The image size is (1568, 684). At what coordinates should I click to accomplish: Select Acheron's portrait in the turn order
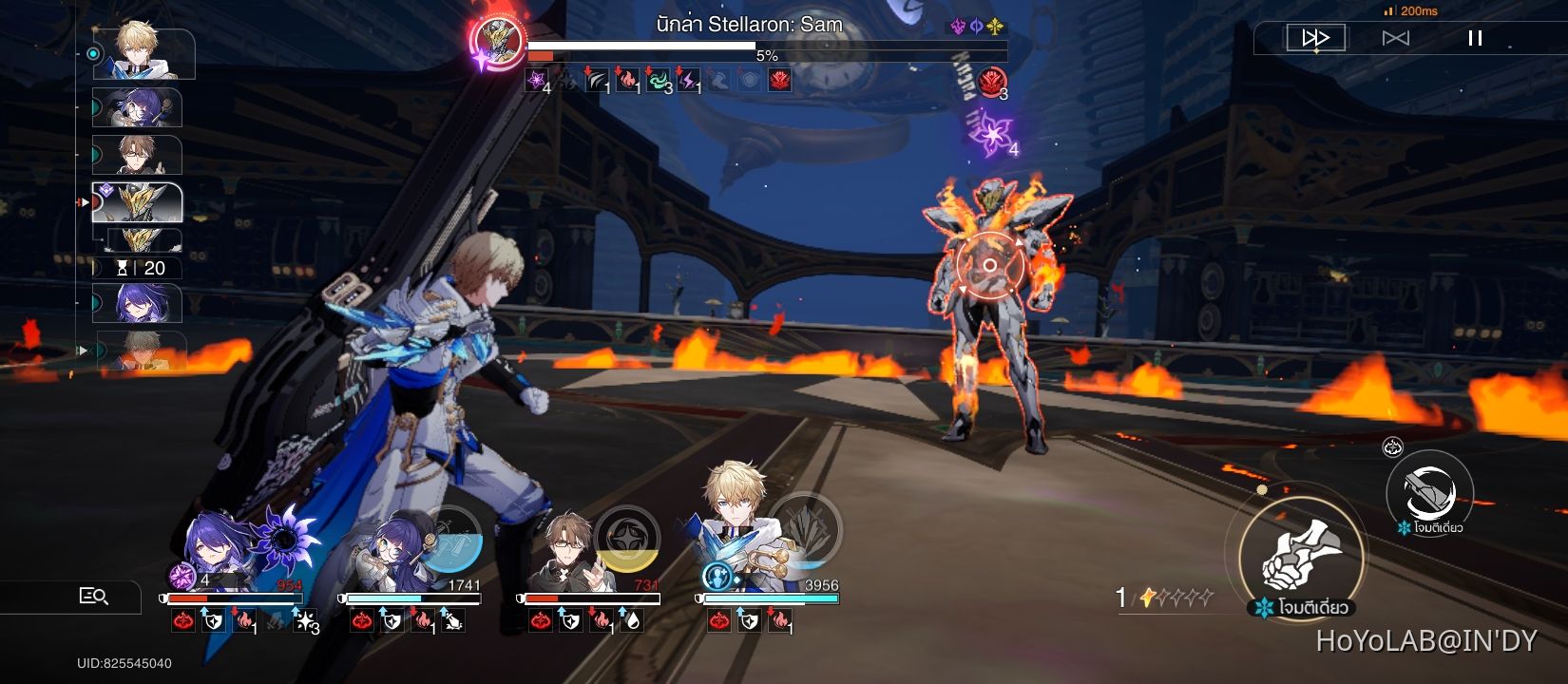tap(138, 302)
